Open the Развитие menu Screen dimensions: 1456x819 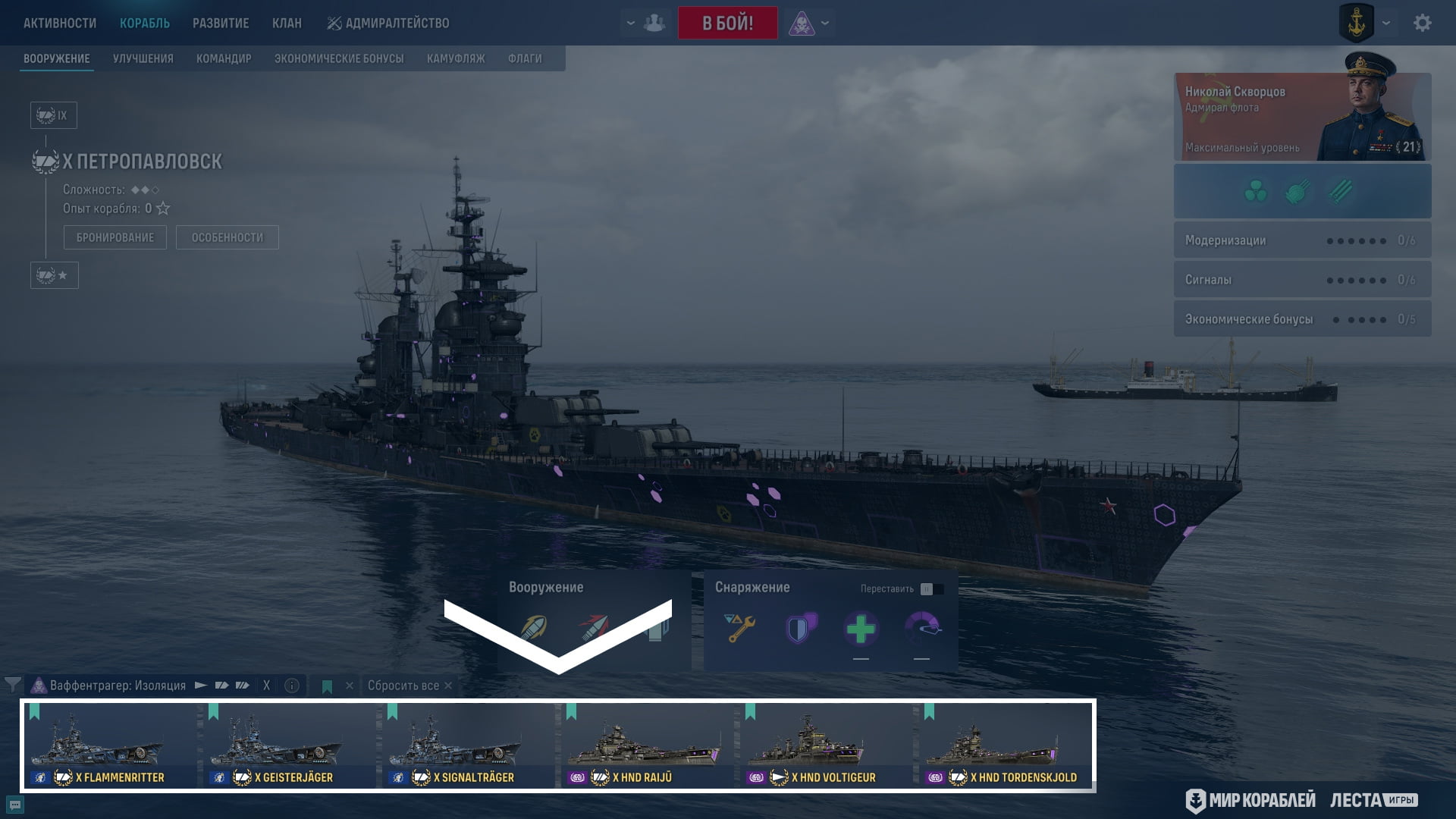click(221, 23)
